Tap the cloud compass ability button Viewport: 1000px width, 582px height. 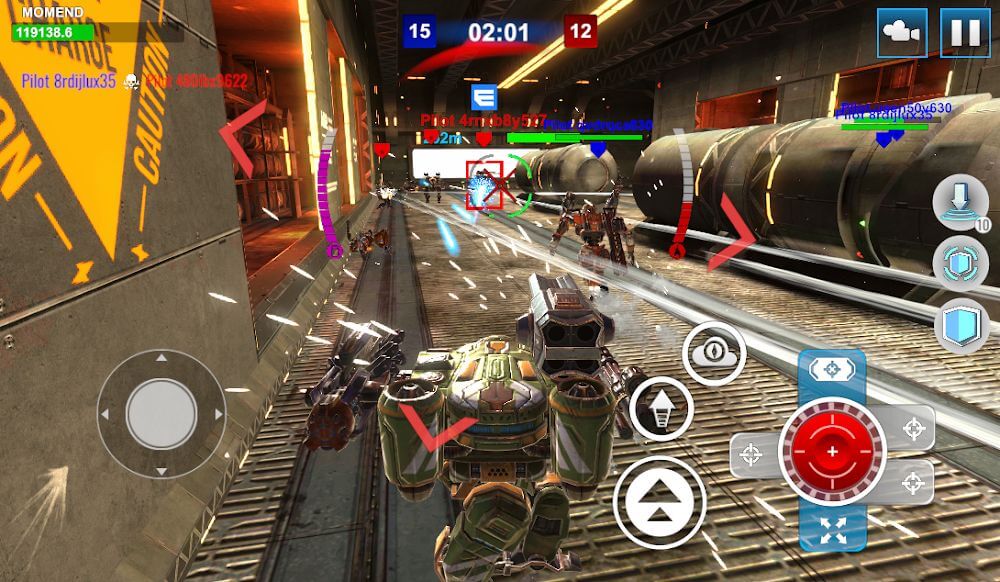point(714,353)
